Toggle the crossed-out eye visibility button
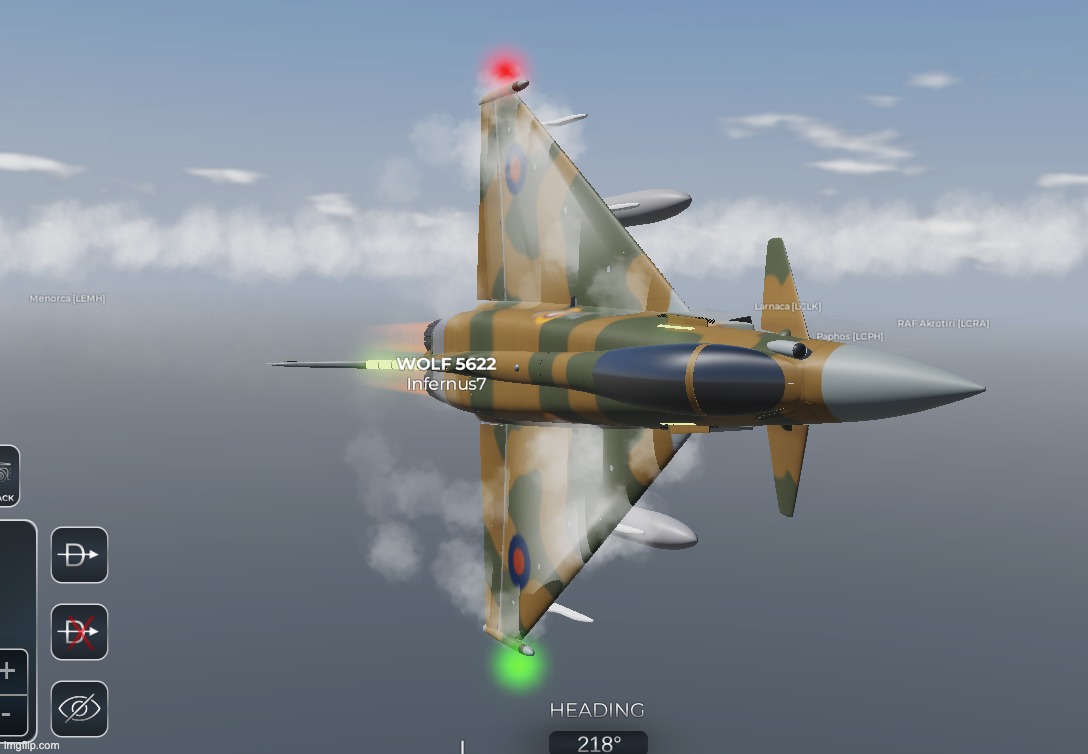This screenshot has height=754, width=1088. (79, 709)
